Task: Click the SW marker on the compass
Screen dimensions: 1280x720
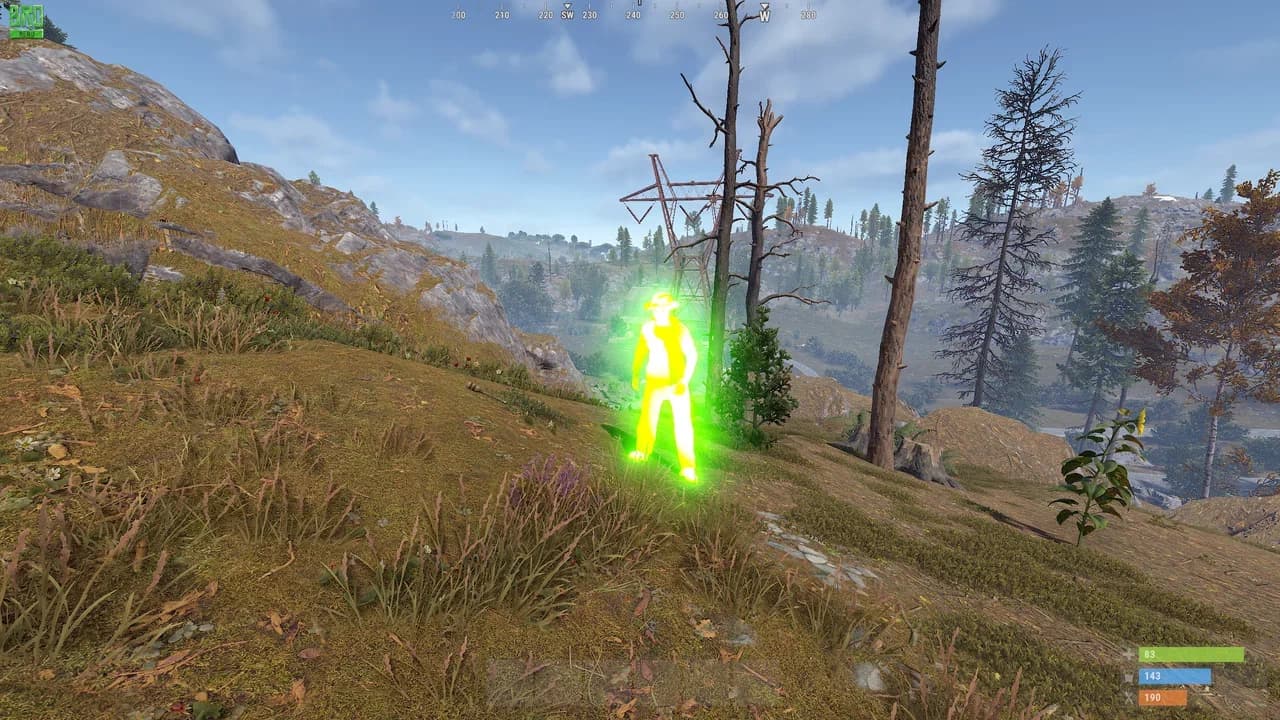Action: pos(568,17)
